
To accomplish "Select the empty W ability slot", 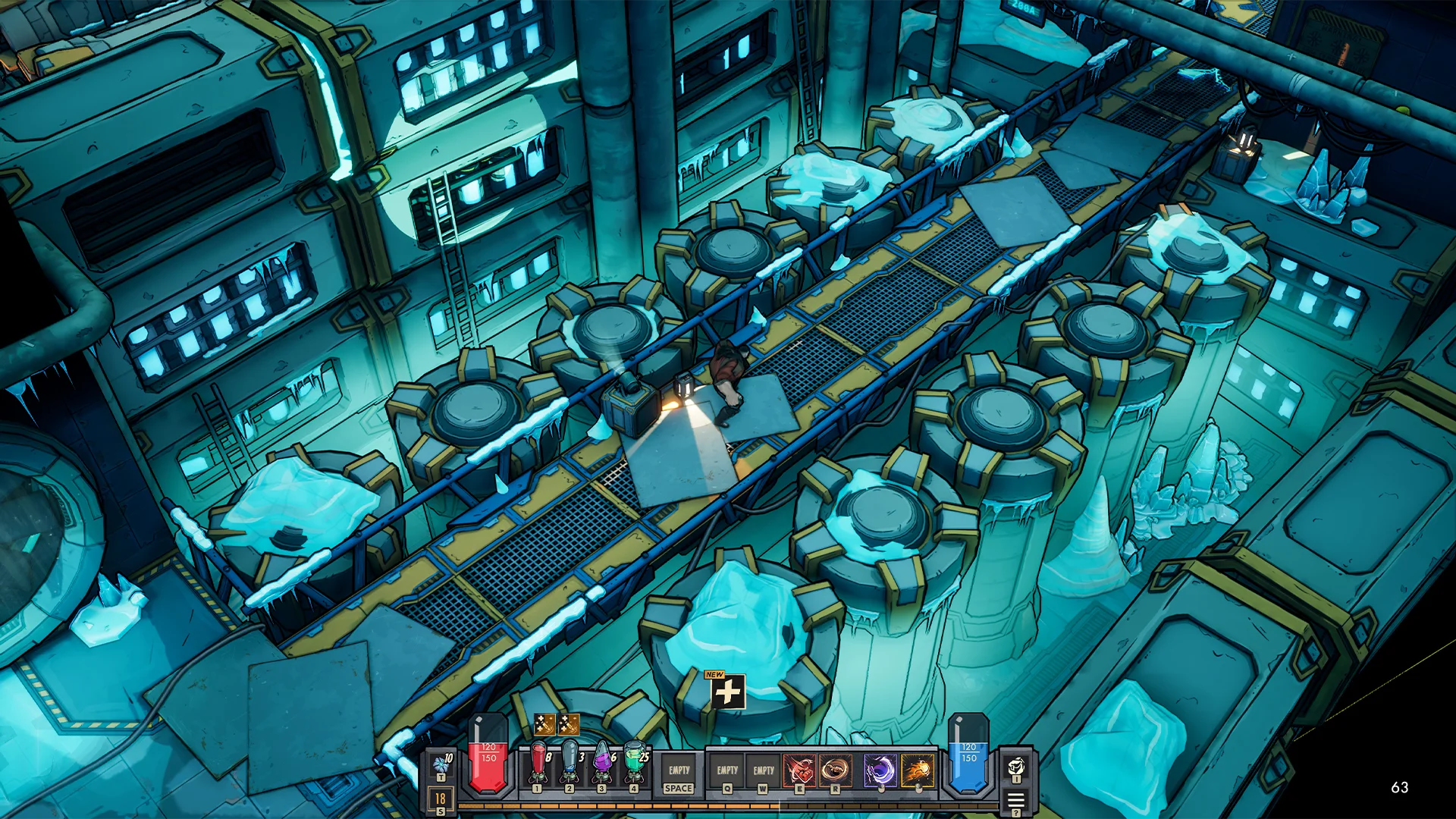I will click(763, 771).
